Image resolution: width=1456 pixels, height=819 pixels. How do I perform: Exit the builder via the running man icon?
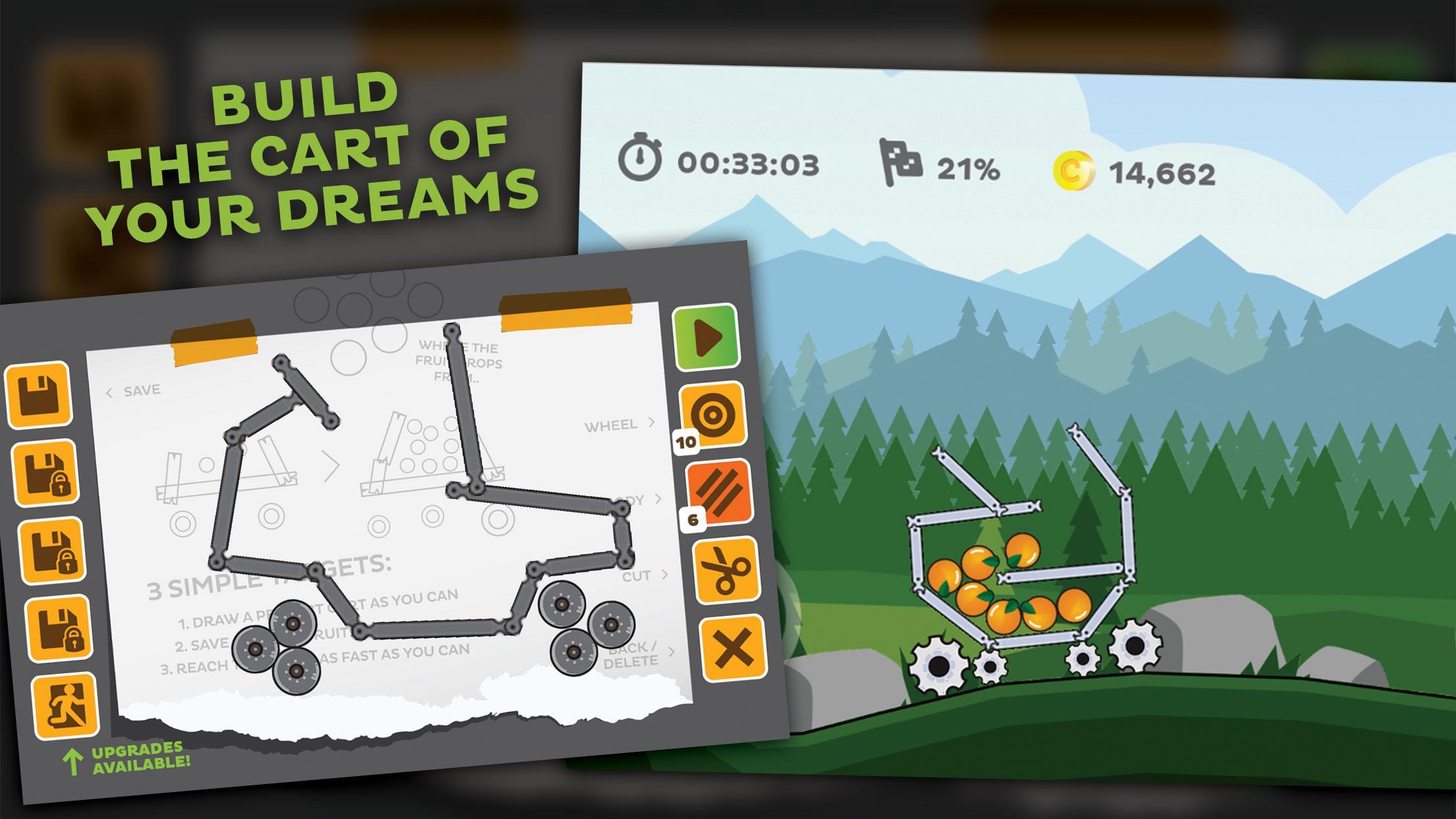pos(65,705)
